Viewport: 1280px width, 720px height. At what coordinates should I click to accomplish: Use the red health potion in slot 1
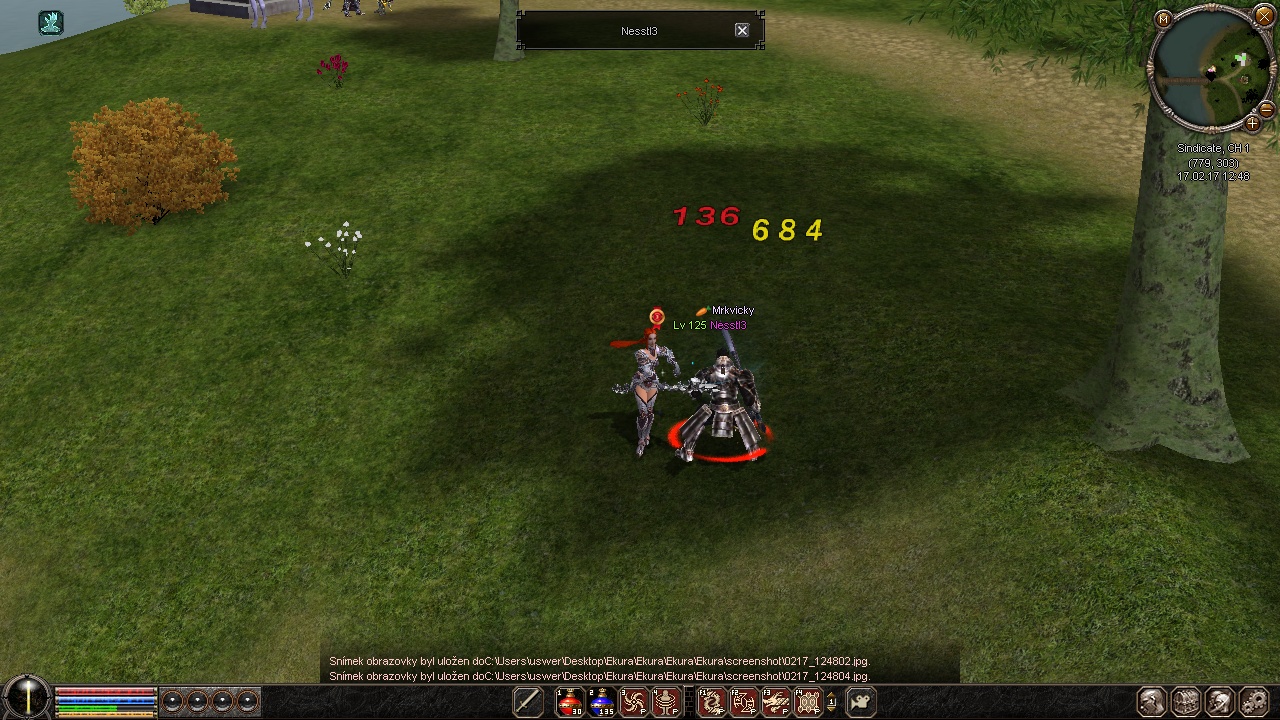pos(570,702)
